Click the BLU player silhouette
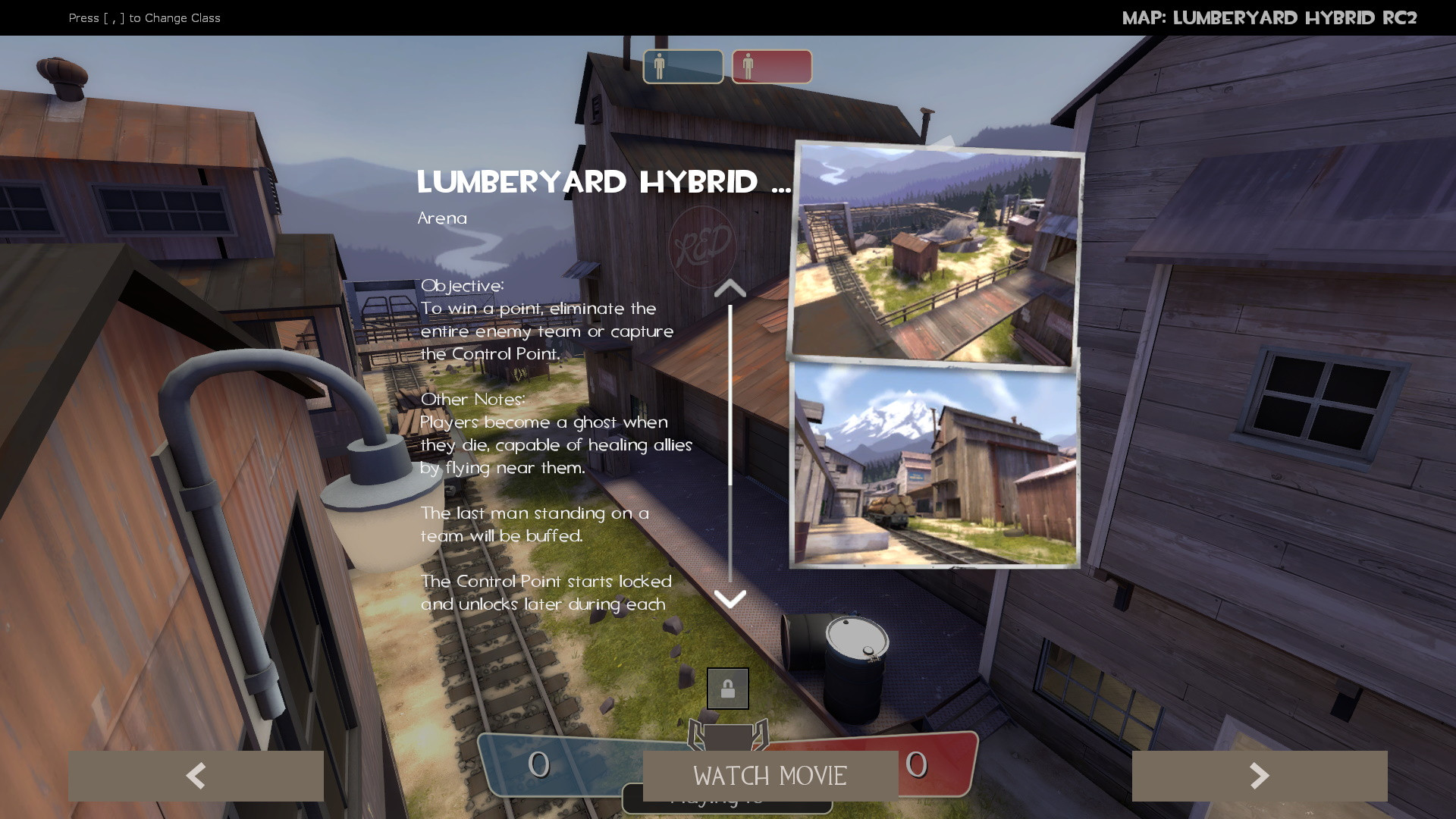This screenshot has width=1456, height=819. pyautogui.click(x=660, y=66)
